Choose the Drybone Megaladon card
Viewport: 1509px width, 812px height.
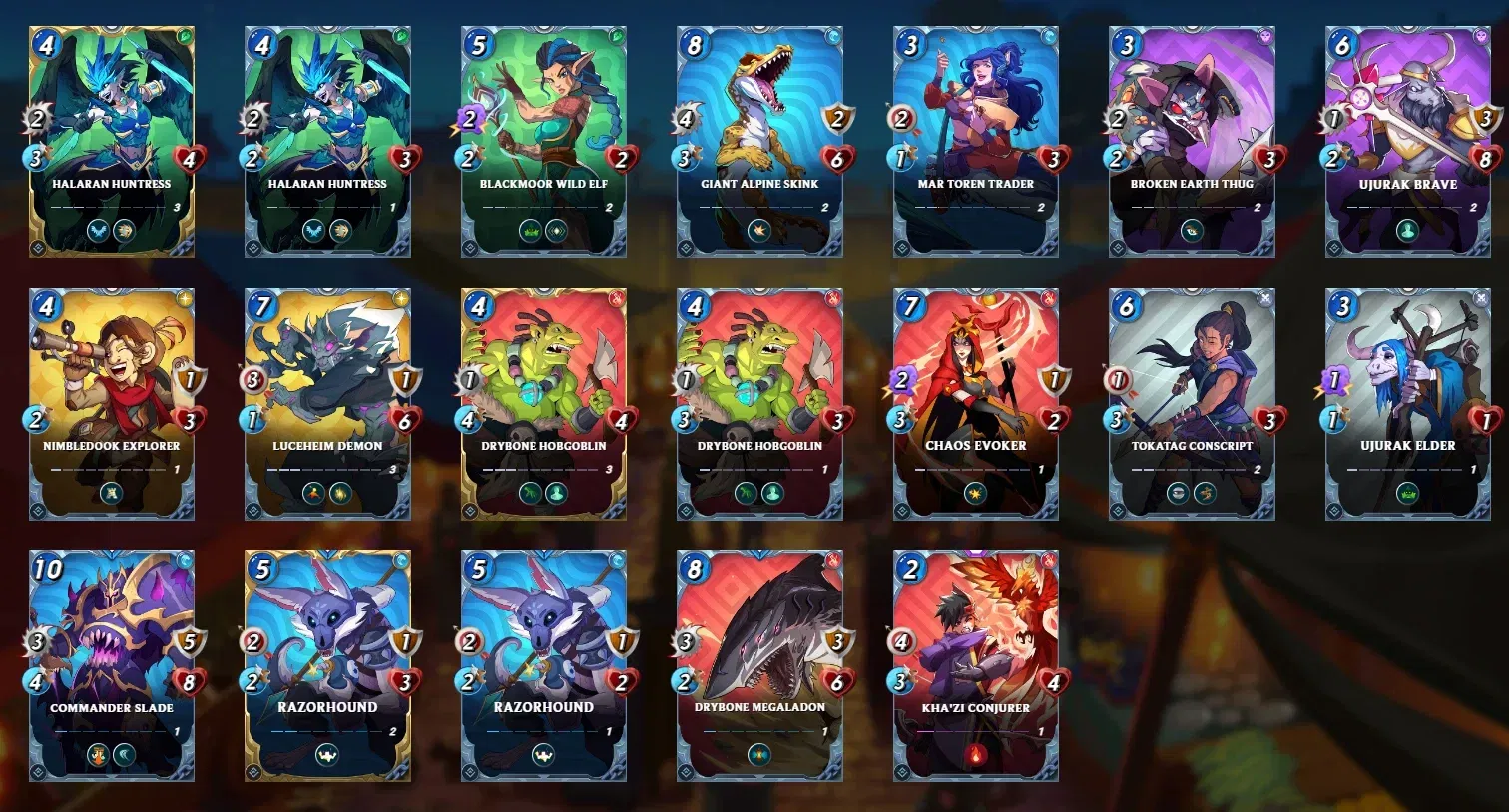[759, 665]
